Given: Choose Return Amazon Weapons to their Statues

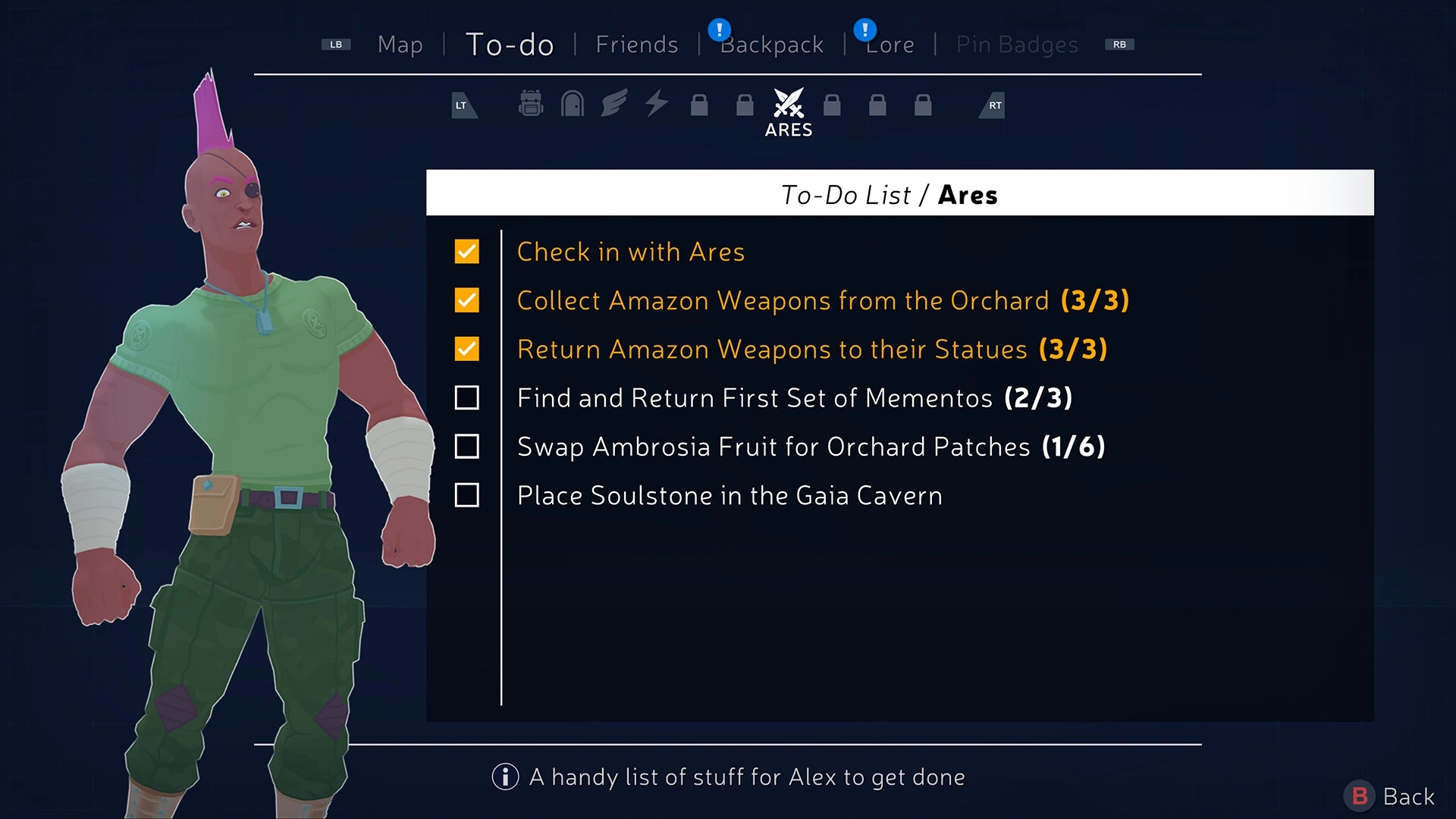Looking at the screenshot, I should pos(811,349).
